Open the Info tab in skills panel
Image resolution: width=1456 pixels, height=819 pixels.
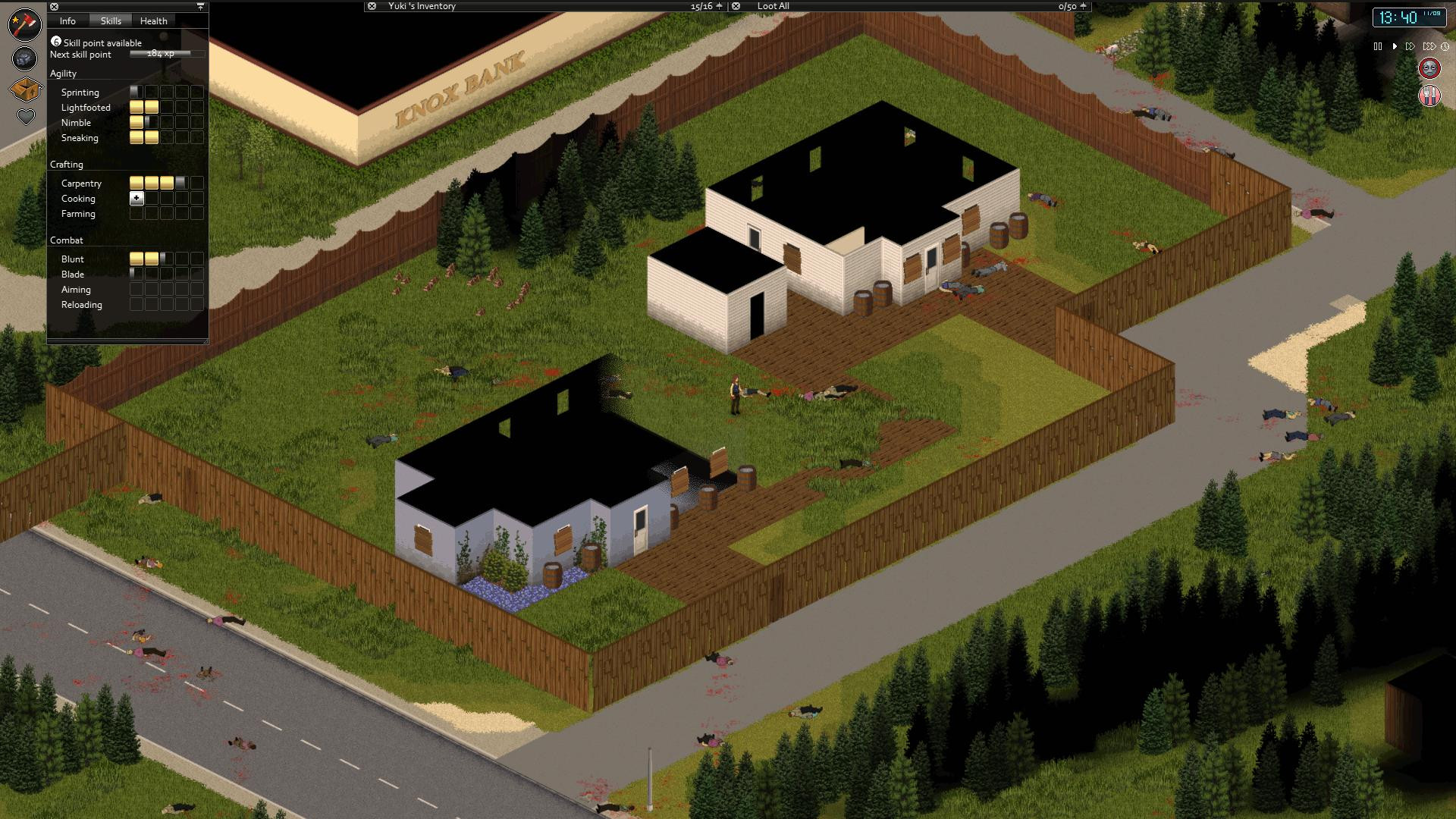(x=67, y=20)
